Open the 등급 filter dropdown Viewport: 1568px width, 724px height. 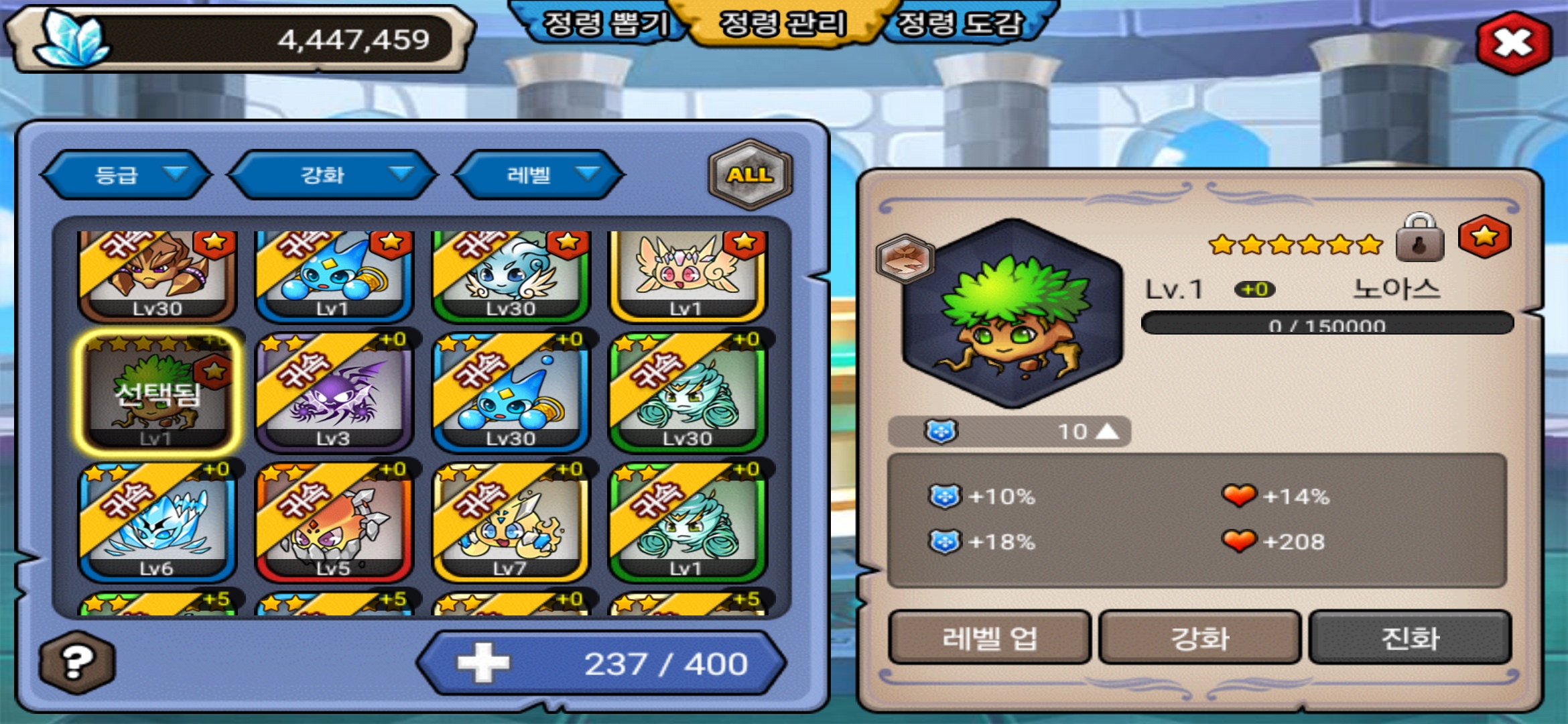127,175
